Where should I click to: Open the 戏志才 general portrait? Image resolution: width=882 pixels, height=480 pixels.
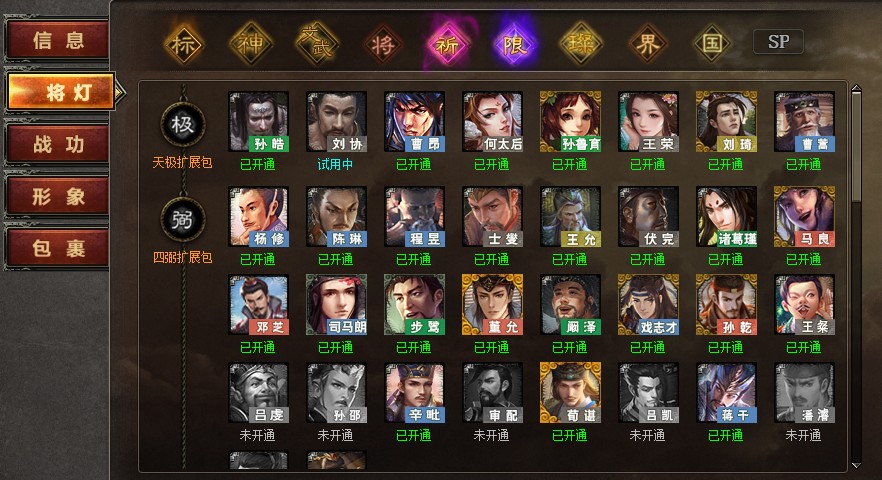pos(649,304)
